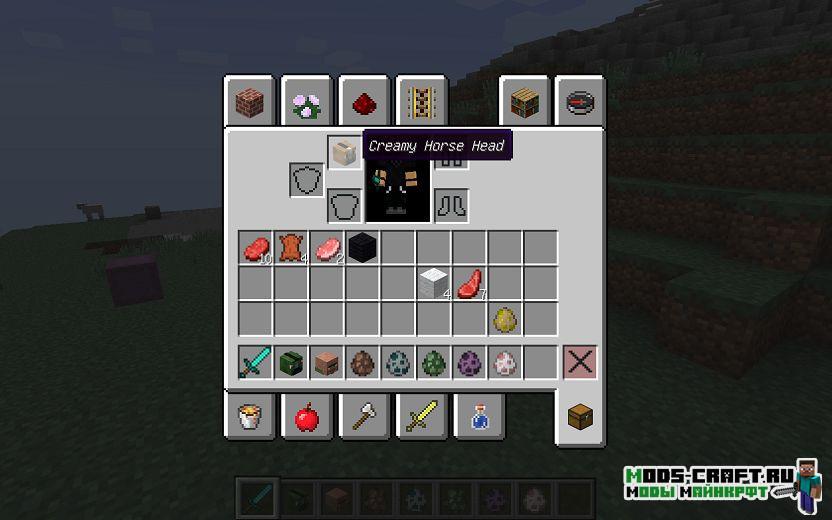Screen dimensions: 832x520
Task: Open the iron axe Tools tab
Action: pos(364,416)
